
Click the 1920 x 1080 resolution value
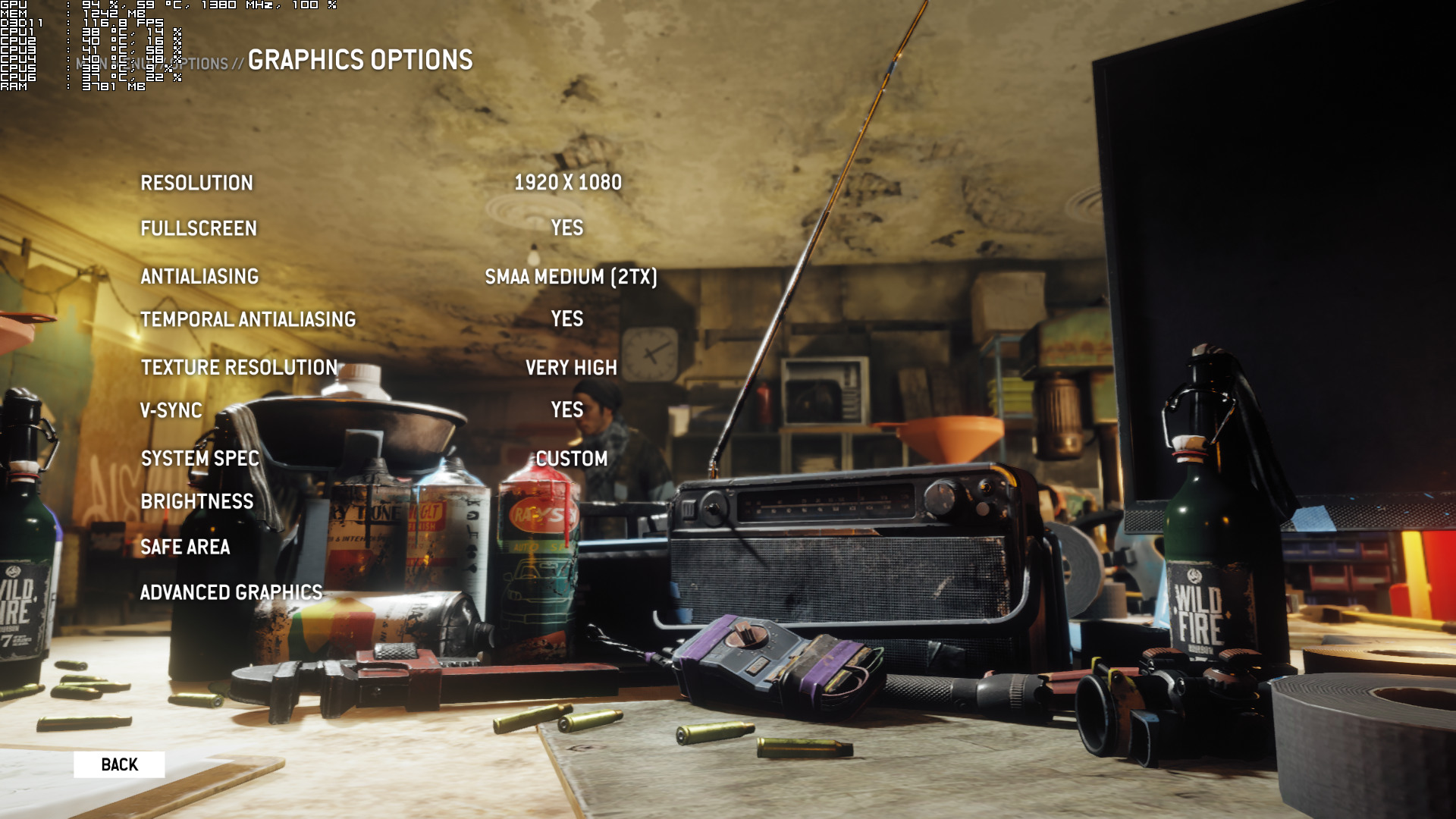(x=568, y=183)
